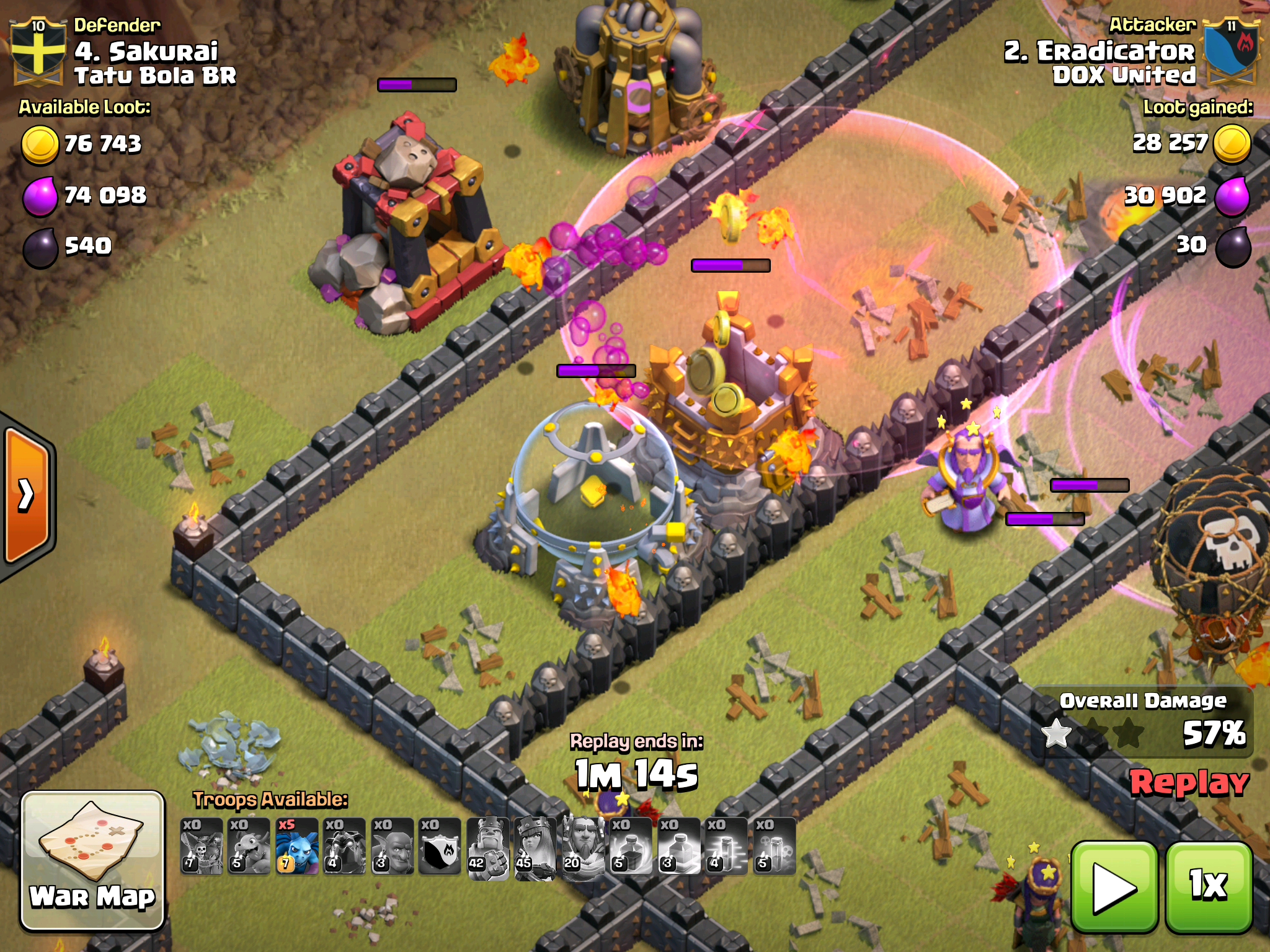The width and height of the screenshot is (1270, 952).
Task: Choose the Baby Dragon troop slot
Action: (x=249, y=846)
